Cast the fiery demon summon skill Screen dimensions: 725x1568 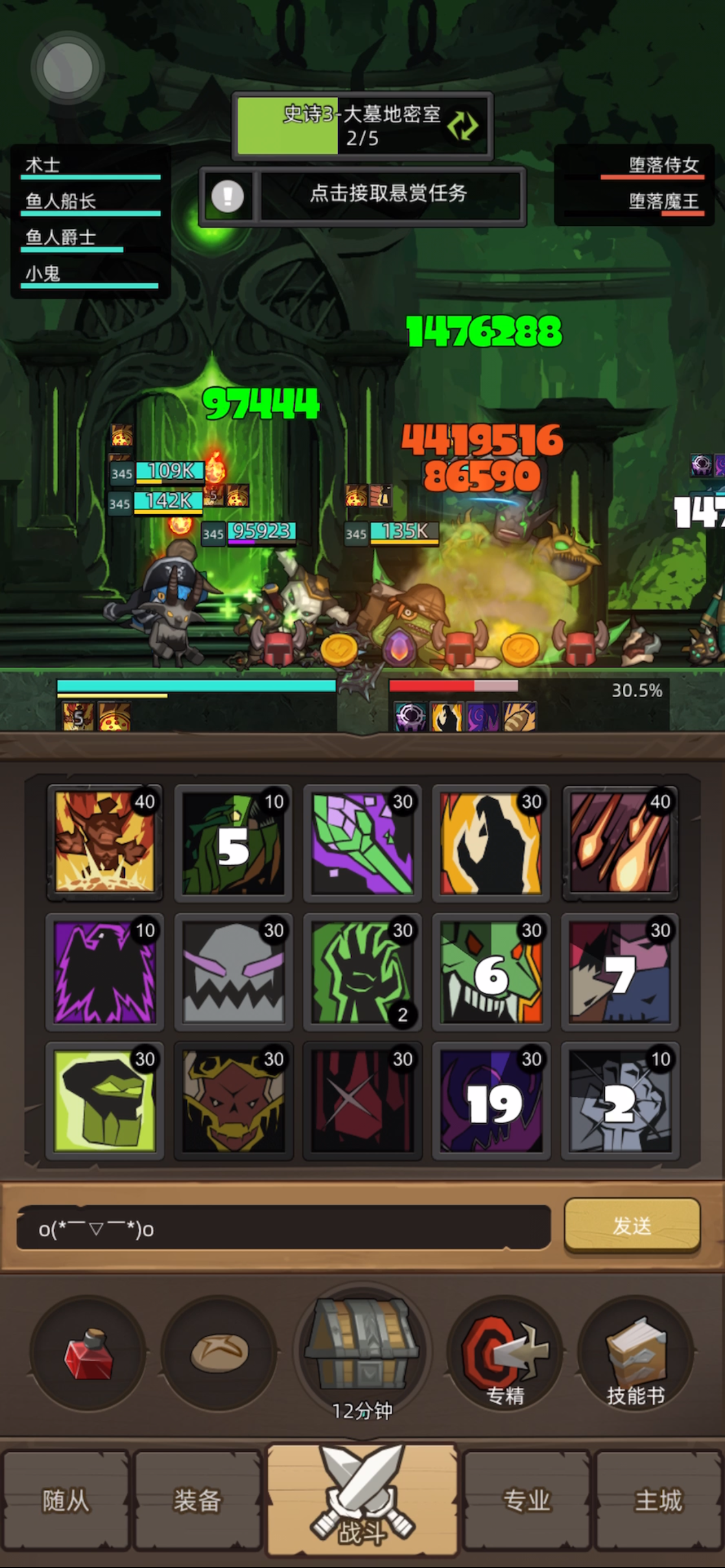104,844
